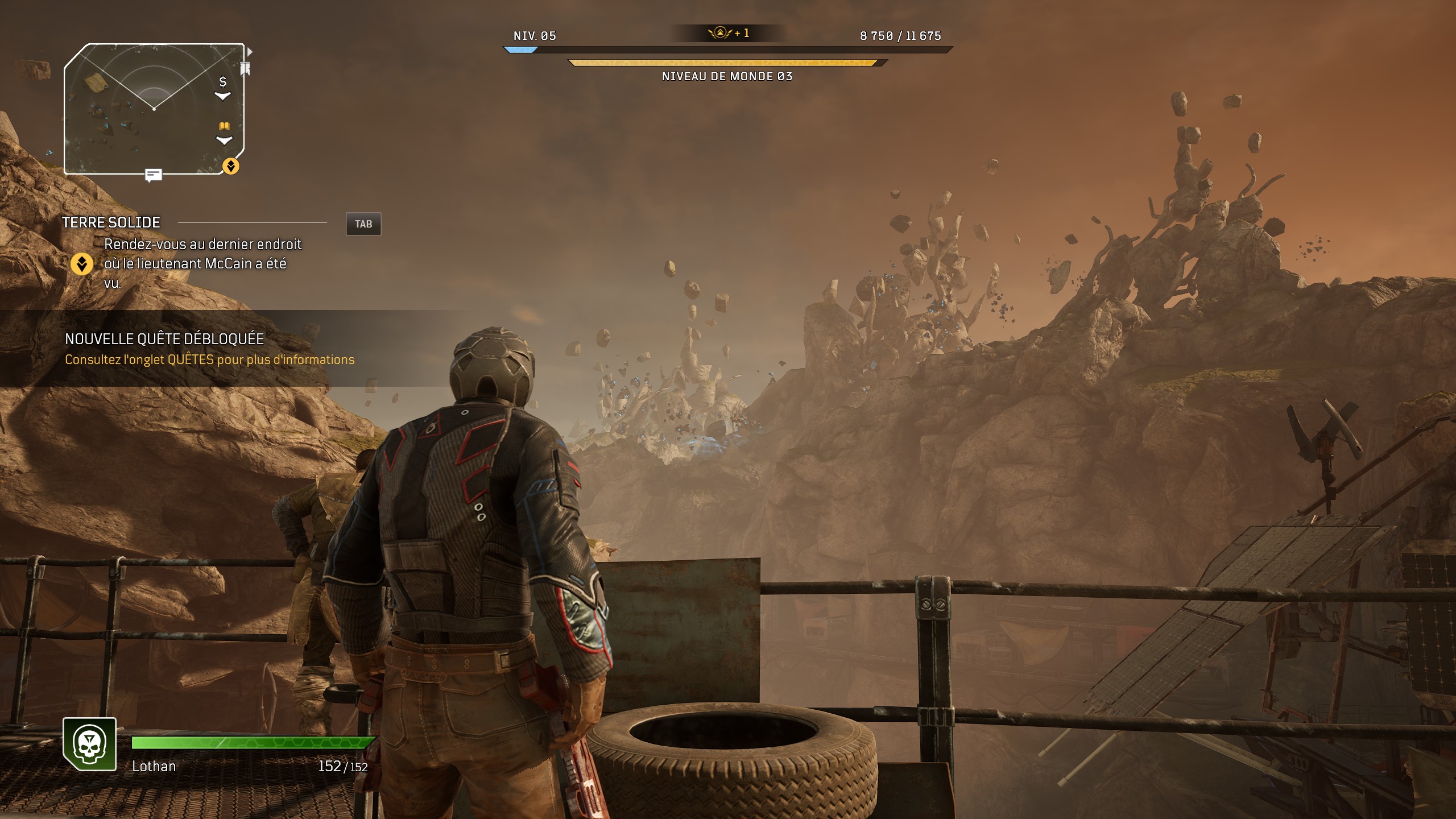Click the yellow main quest marker on minimap
This screenshot has height=819, width=1456.
230,166
